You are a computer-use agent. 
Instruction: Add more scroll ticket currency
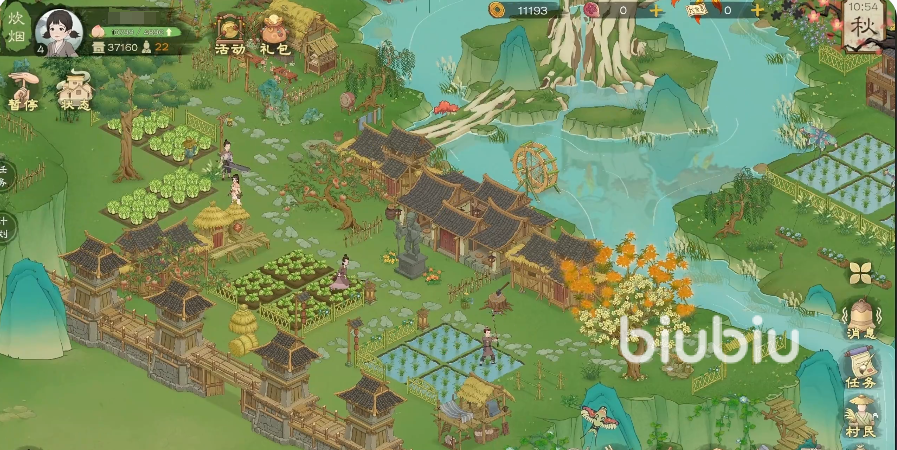[757, 10]
